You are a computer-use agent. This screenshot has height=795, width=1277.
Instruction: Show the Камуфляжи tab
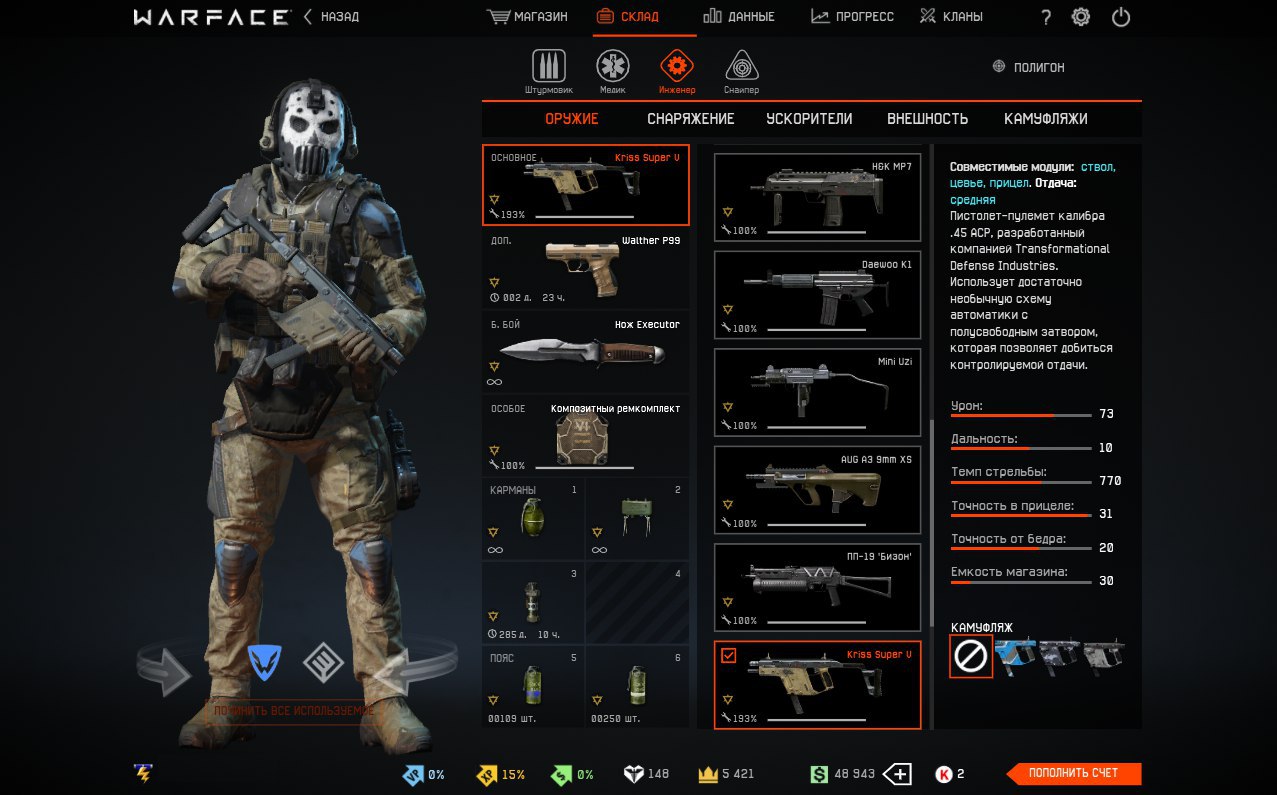tap(1045, 119)
